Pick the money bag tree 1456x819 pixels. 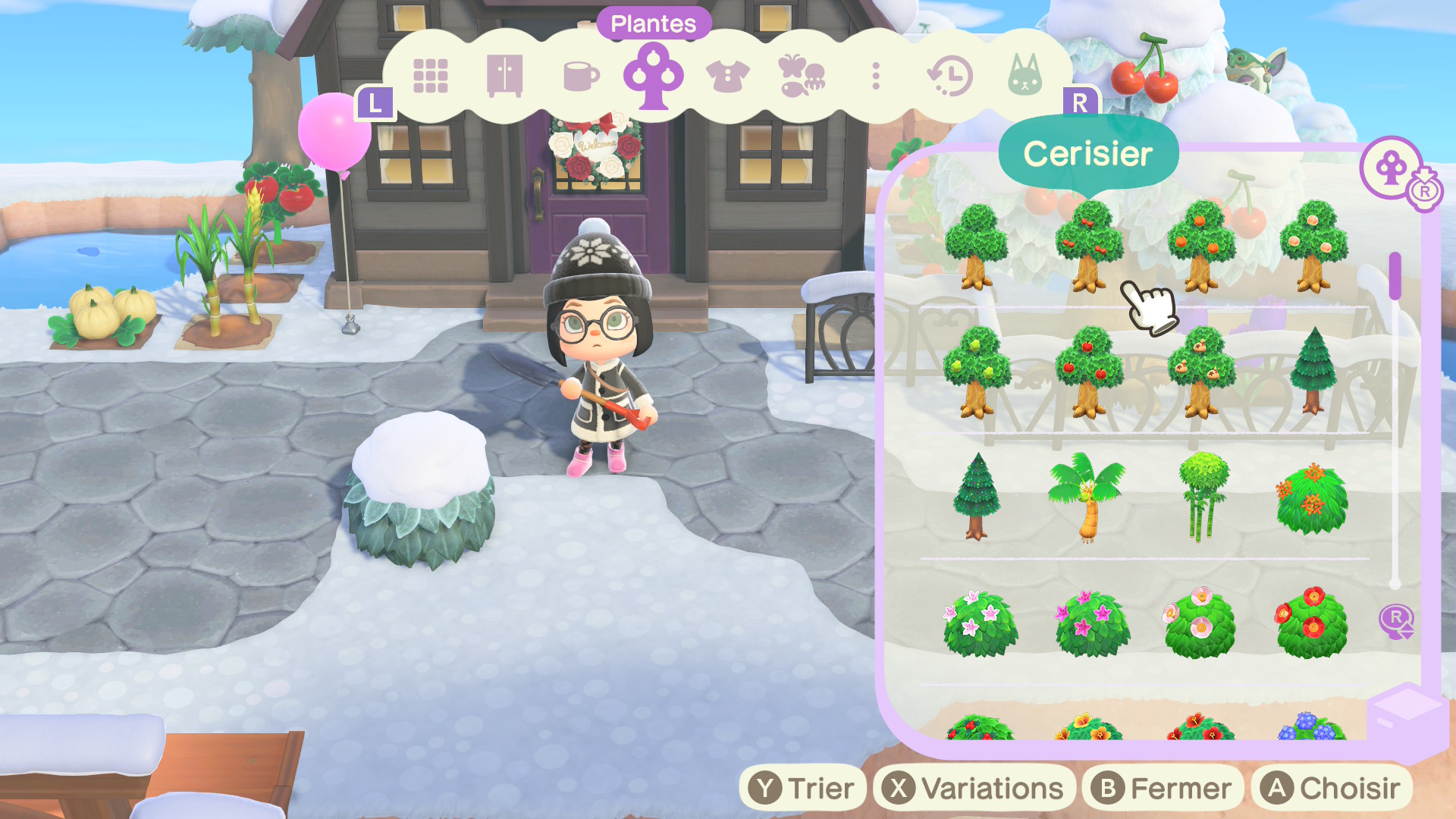coord(1201,372)
